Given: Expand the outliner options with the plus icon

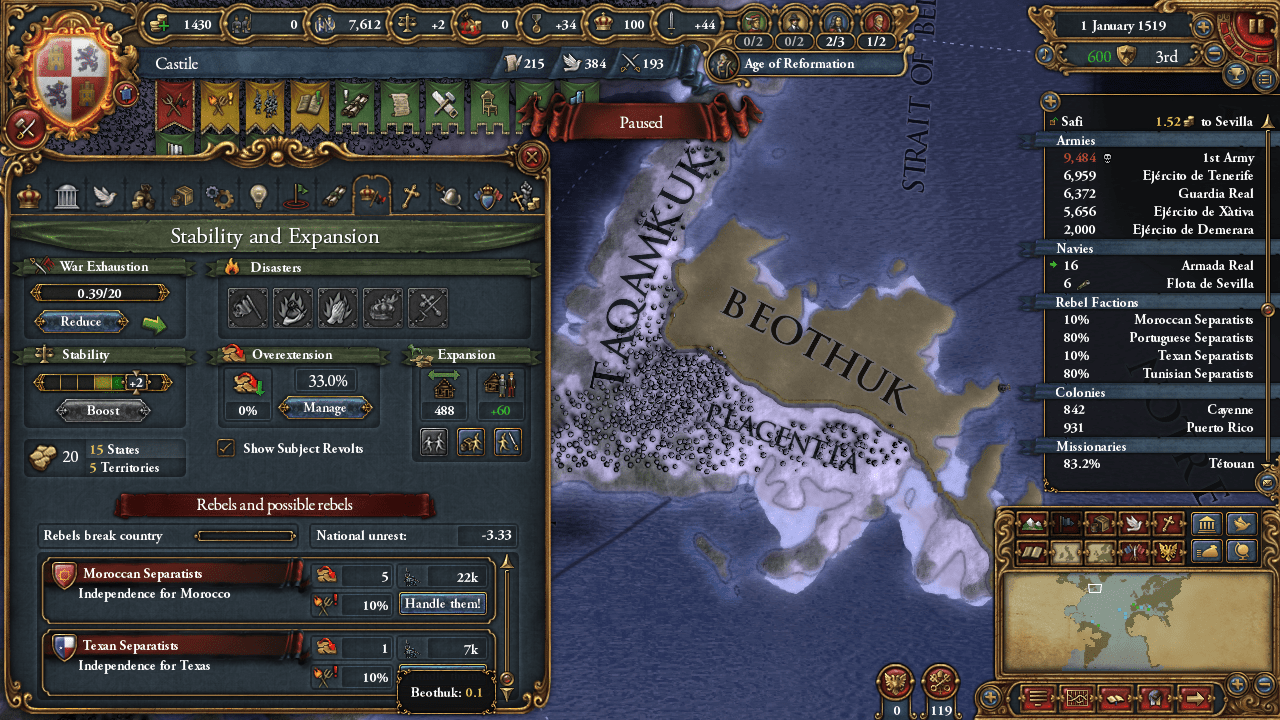Looking at the screenshot, I should 1050,101.
